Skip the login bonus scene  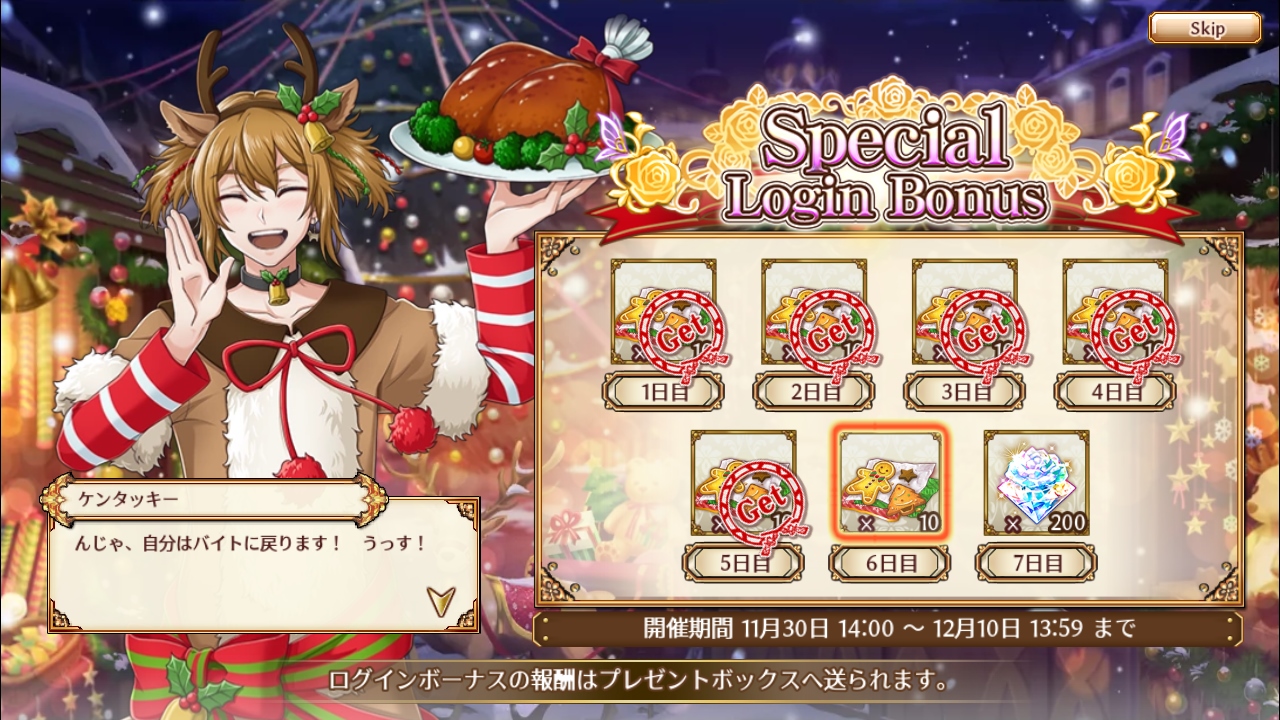pos(1204,28)
